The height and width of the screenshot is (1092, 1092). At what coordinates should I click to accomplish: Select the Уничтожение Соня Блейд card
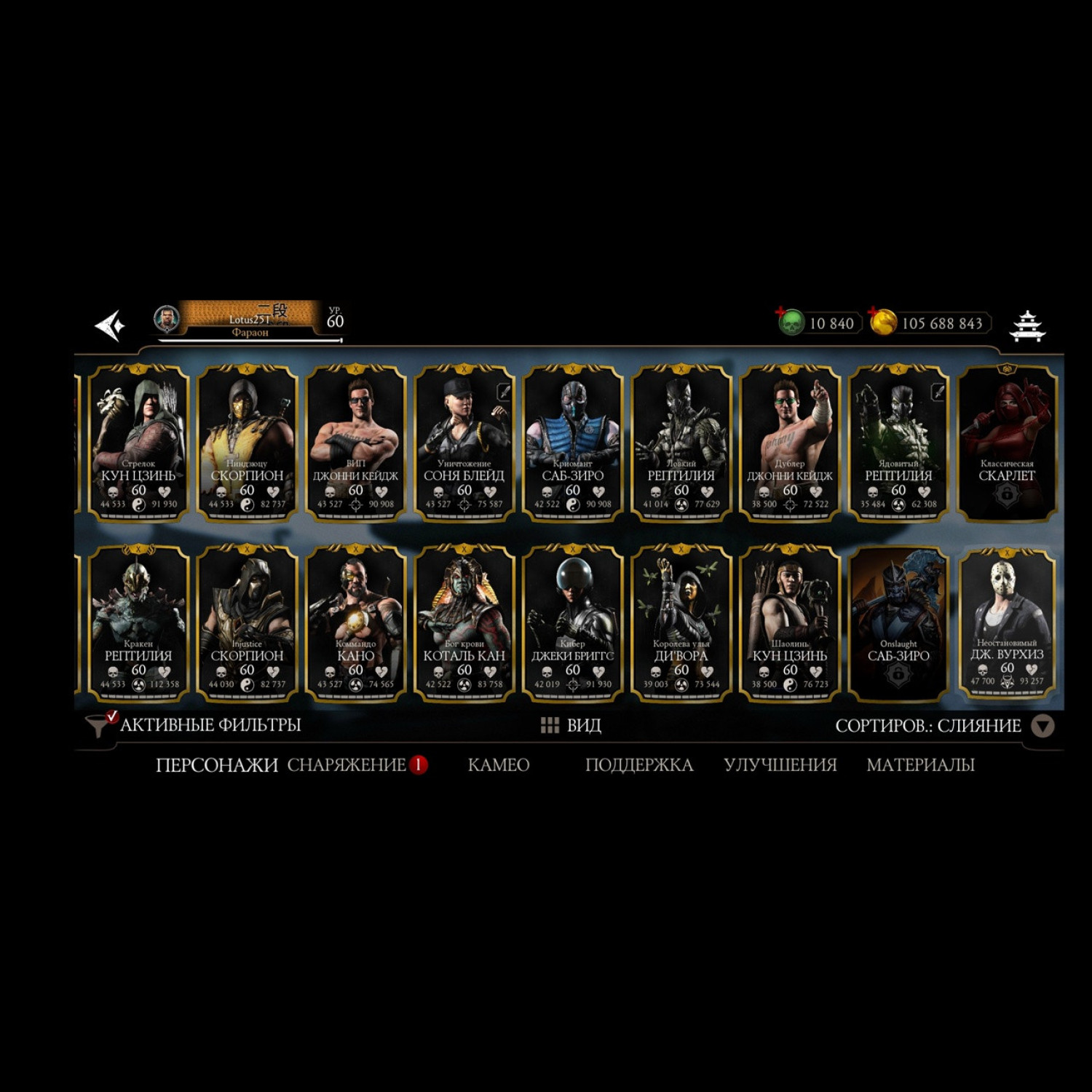coord(464,443)
